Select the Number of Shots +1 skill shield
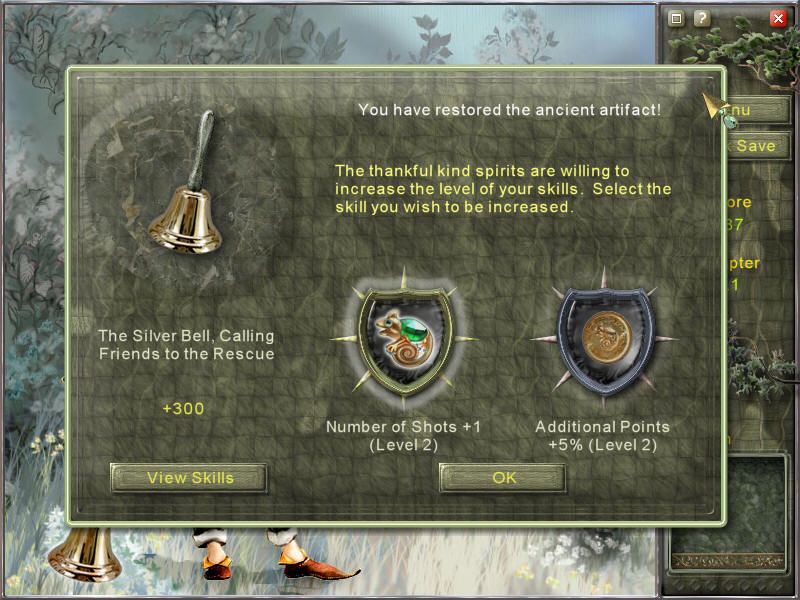Viewport: 800px width, 600px height. 402,344
